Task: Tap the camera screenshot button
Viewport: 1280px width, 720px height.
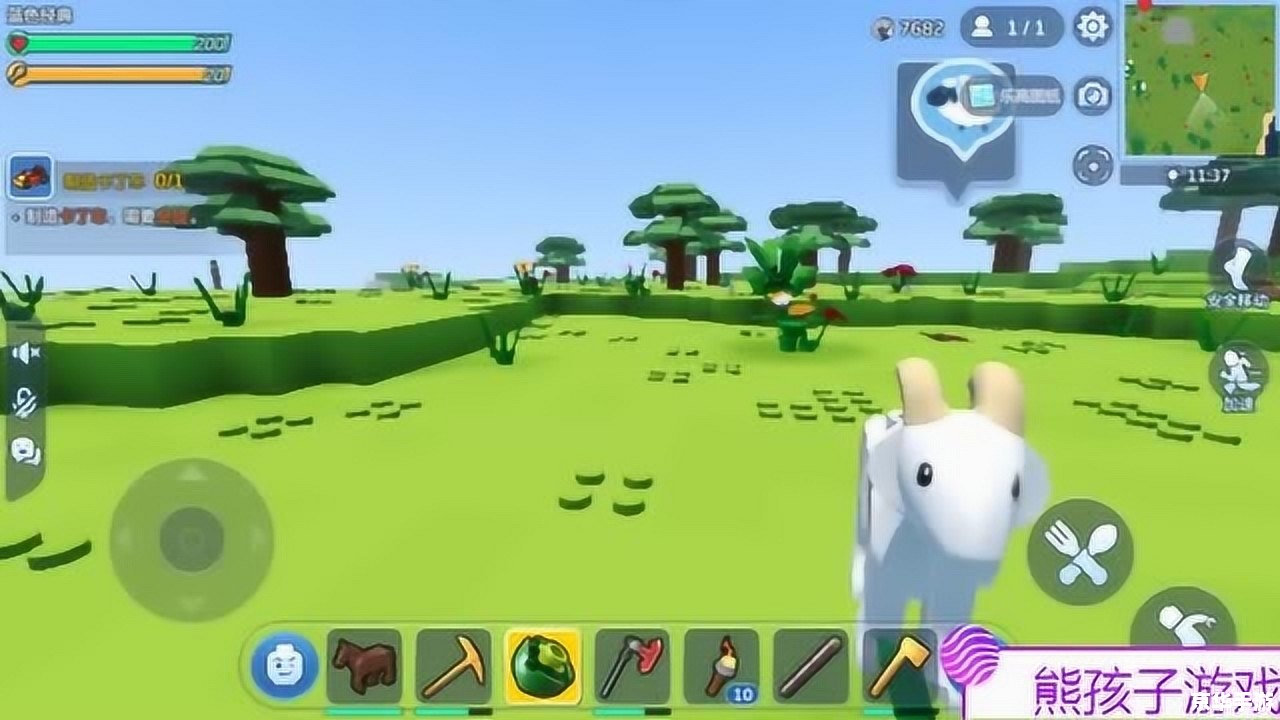Action: [1093, 96]
